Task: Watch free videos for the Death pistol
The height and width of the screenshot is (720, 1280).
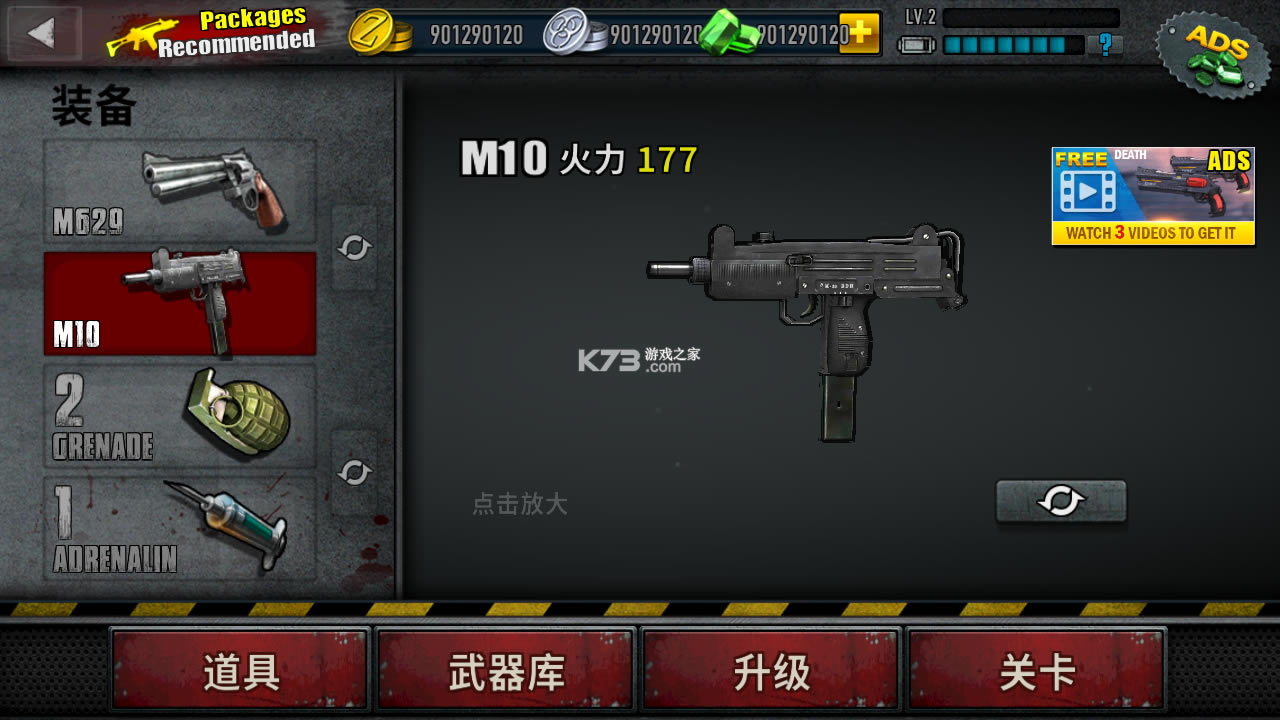Action: pos(1153,196)
